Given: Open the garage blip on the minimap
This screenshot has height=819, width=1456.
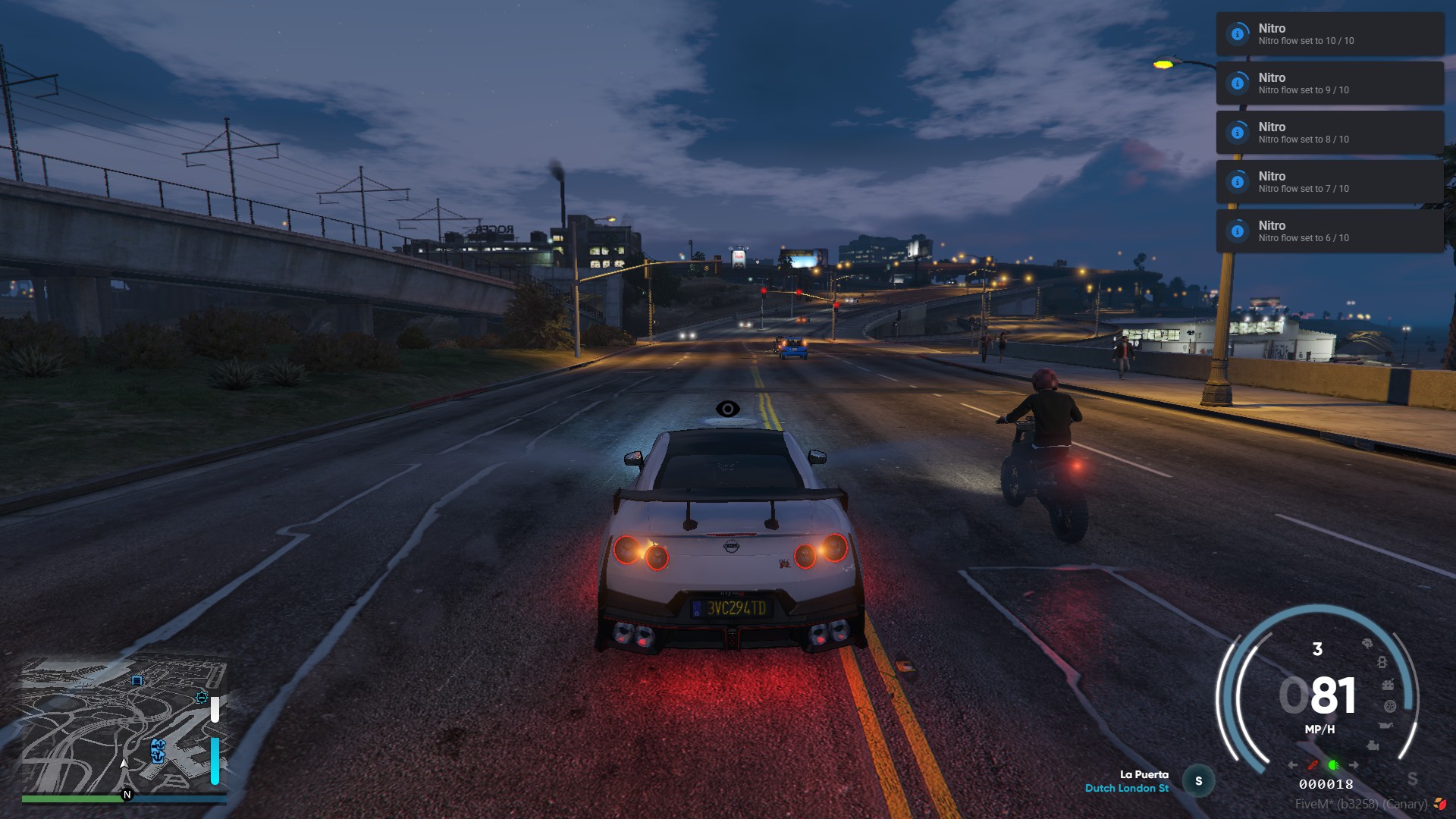Looking at the screenshot, I should (136, 681).
